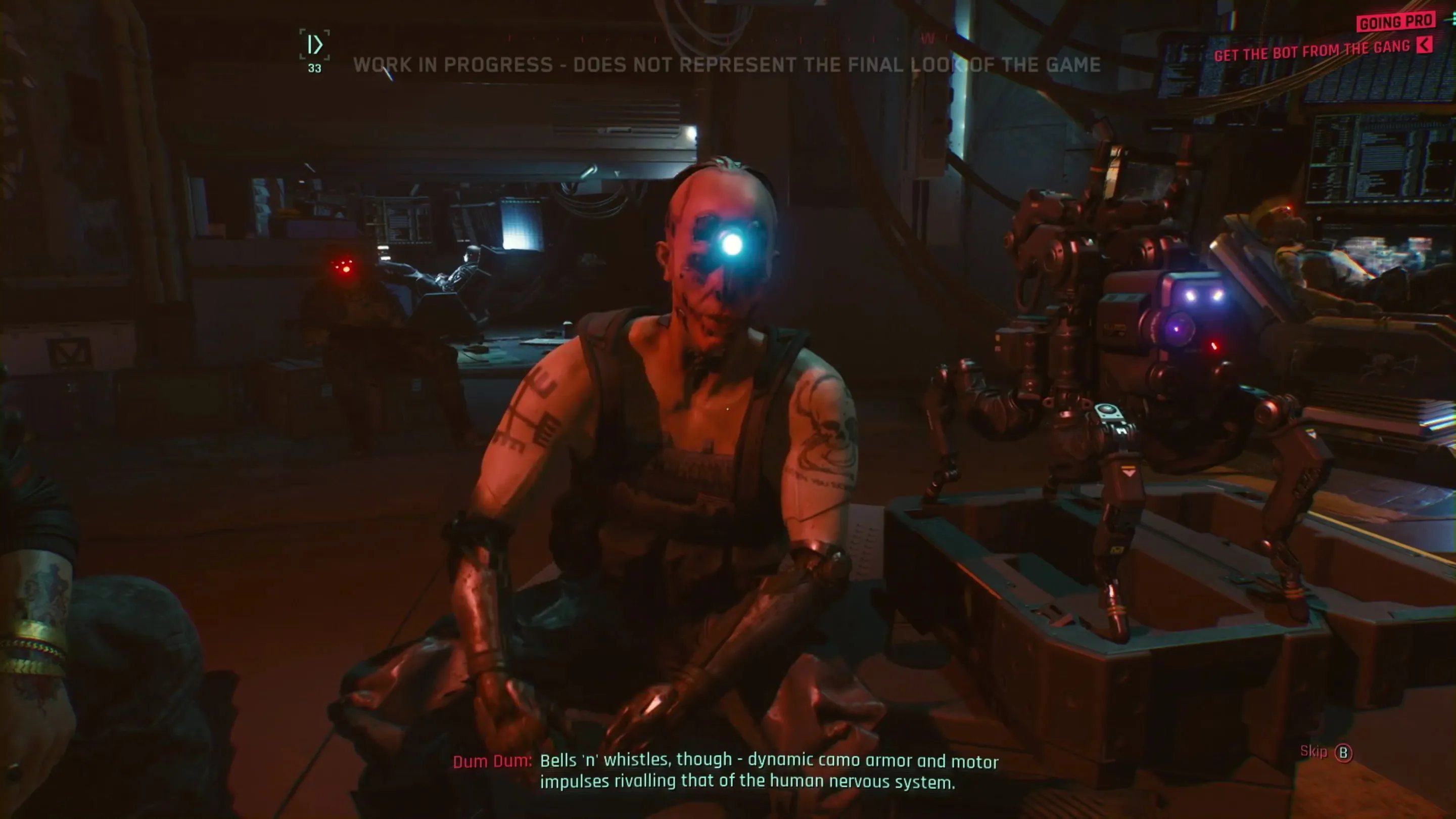This screenshot has width=1456, height=819.
Task: Select the Going Pro quest title
Action: 1395,22
